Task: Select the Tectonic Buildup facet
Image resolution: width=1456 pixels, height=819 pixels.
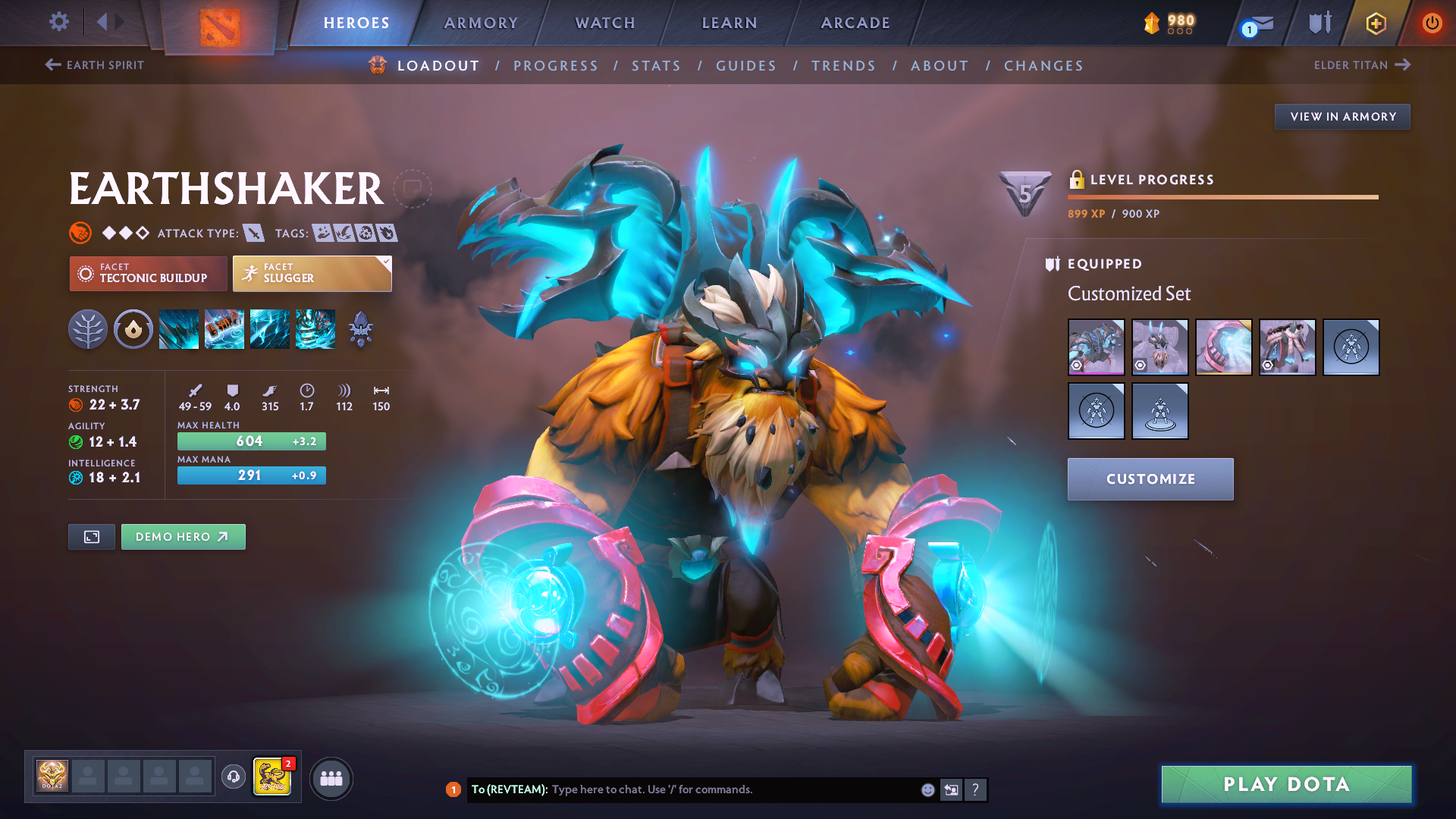Action: [148, 274]
